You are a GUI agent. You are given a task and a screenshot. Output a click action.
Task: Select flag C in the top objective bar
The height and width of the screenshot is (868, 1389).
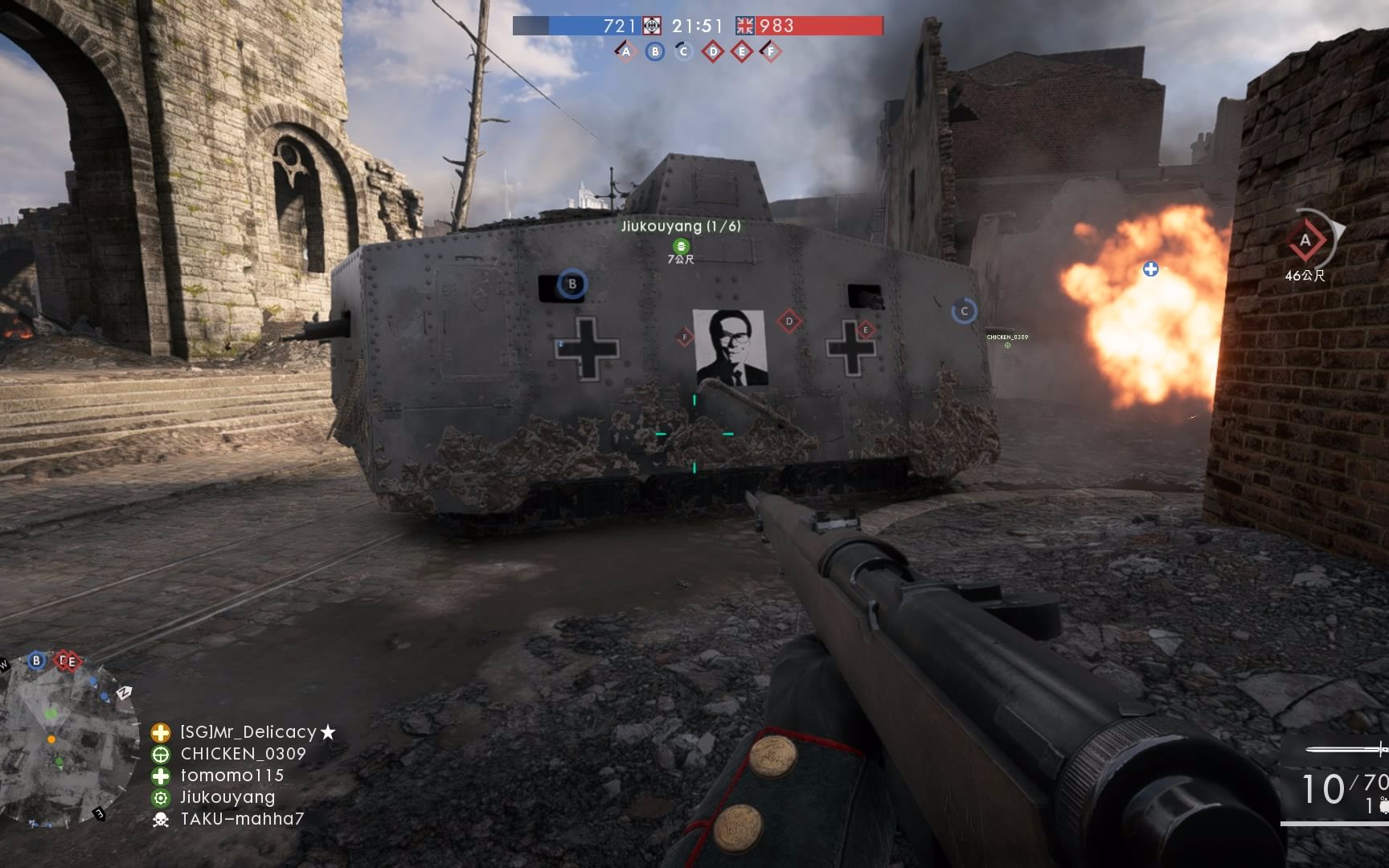pyautogui.click(x=684, y=52)
